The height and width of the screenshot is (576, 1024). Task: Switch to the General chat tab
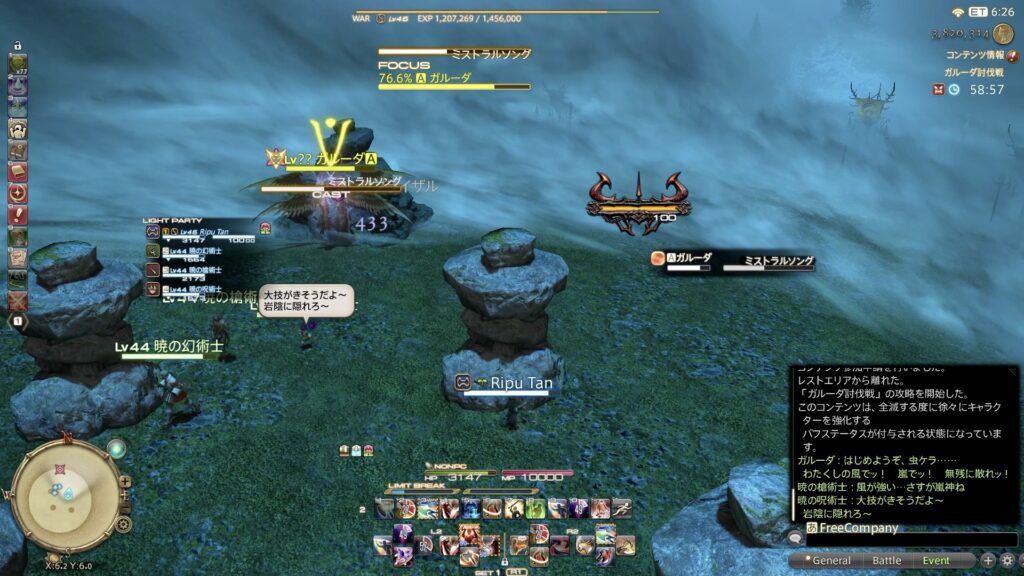click(832, 561)
